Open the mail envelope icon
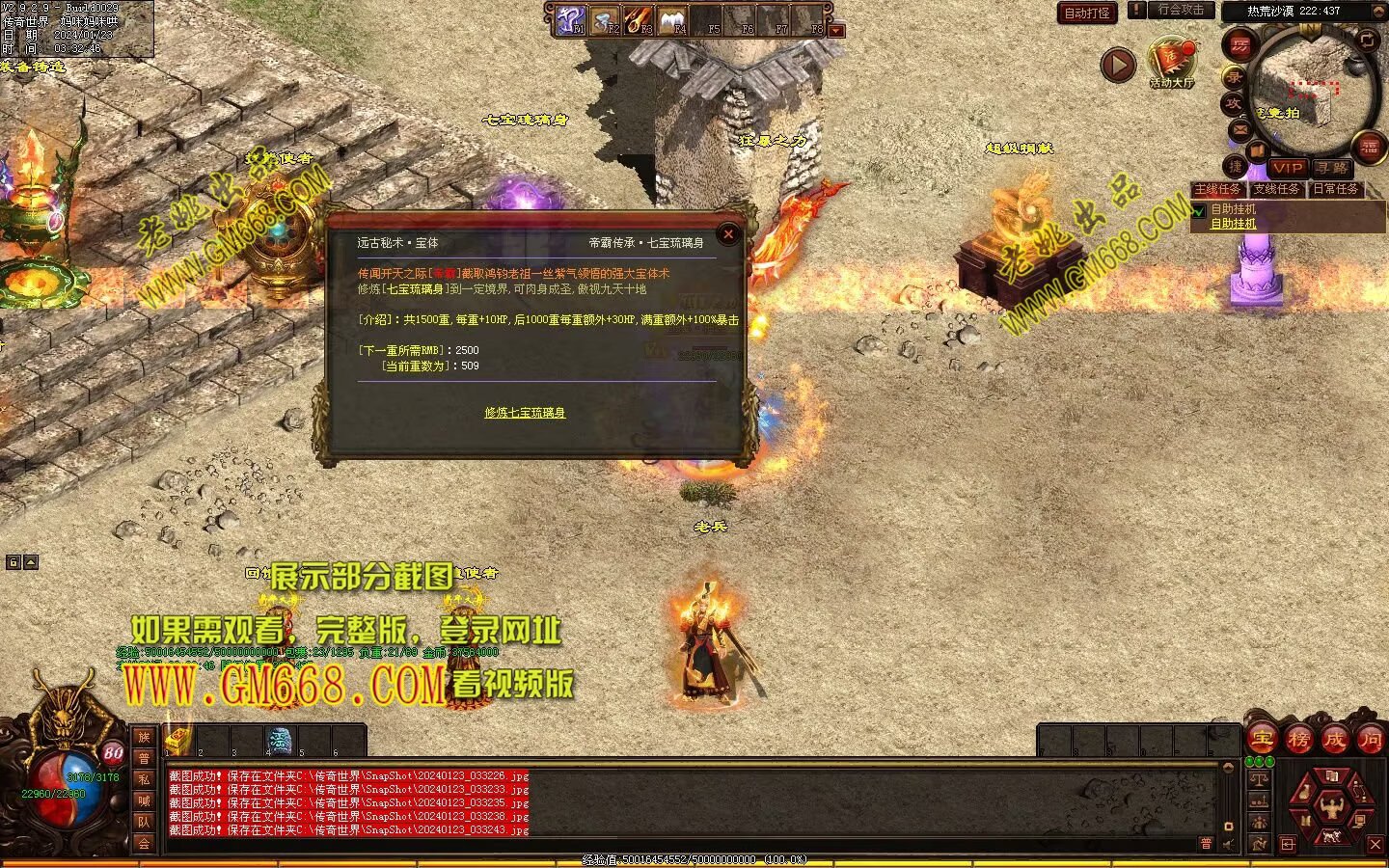 pos(1240,128)
